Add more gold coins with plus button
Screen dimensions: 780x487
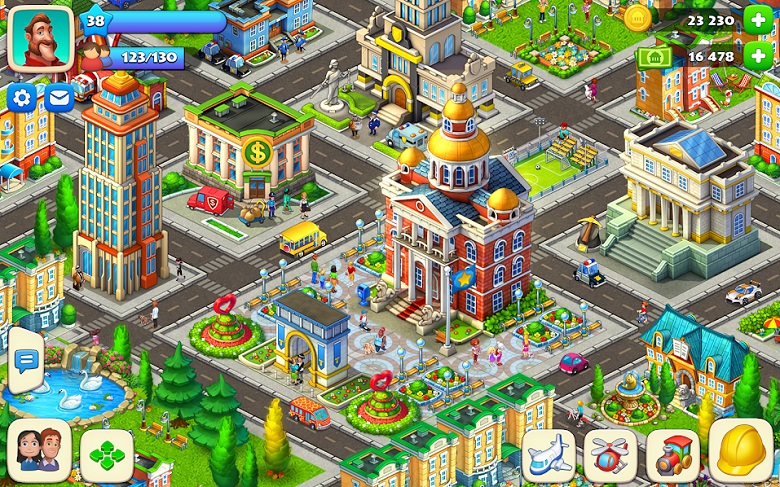coord(756,19)
